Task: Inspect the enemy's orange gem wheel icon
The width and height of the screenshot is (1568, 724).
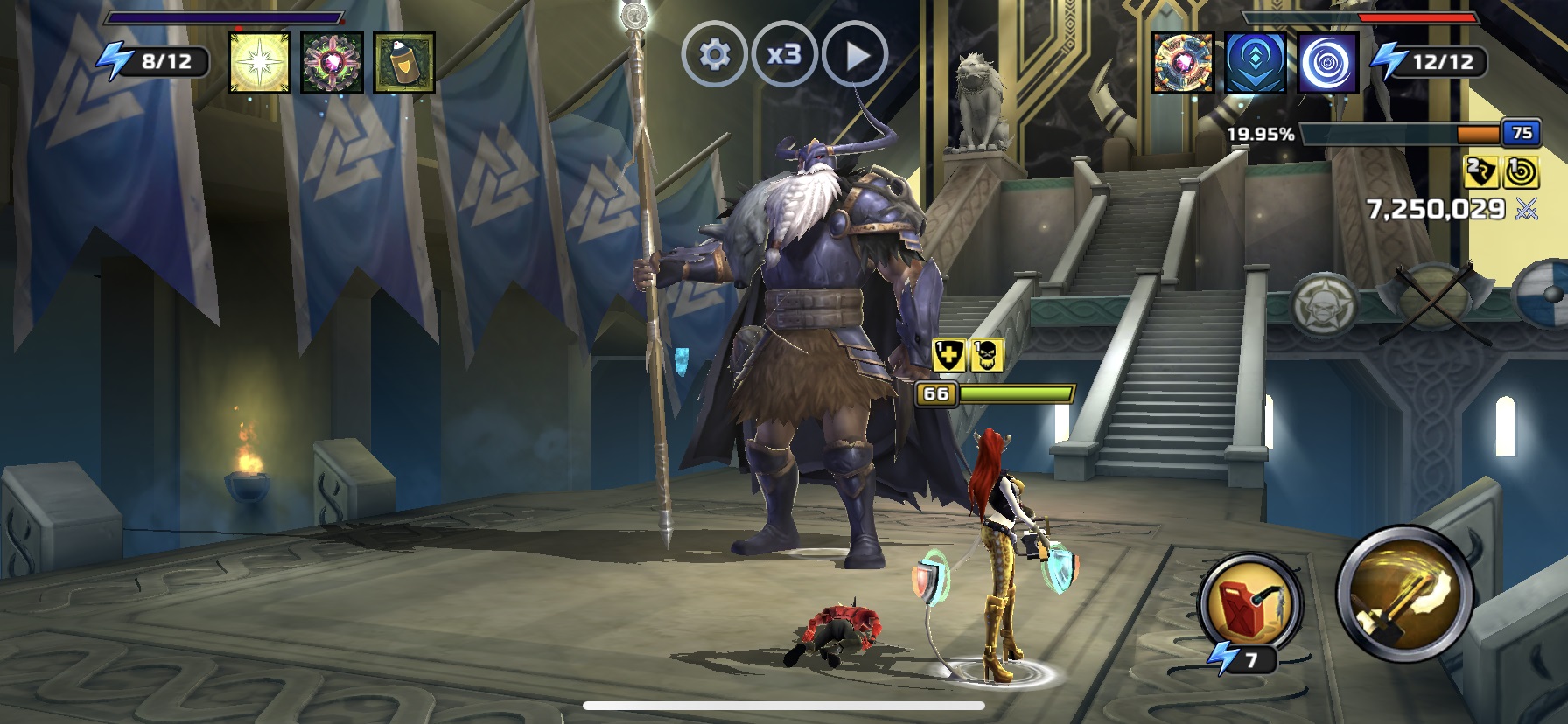Action: (x=1183, y=63)
